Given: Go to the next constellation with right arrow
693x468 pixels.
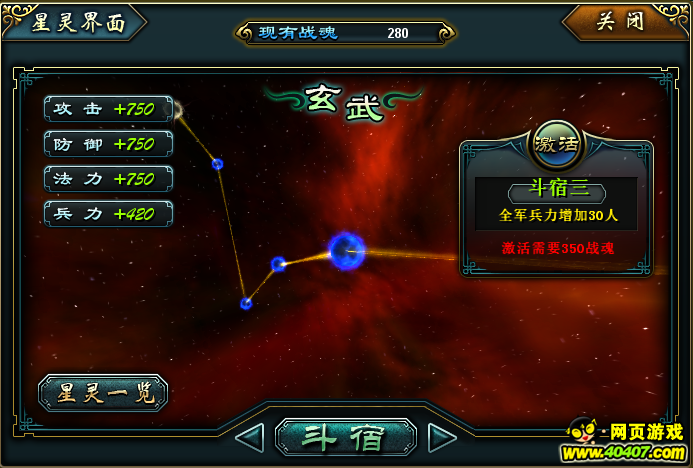Looking at the screenshot, I should click(442, 437).
